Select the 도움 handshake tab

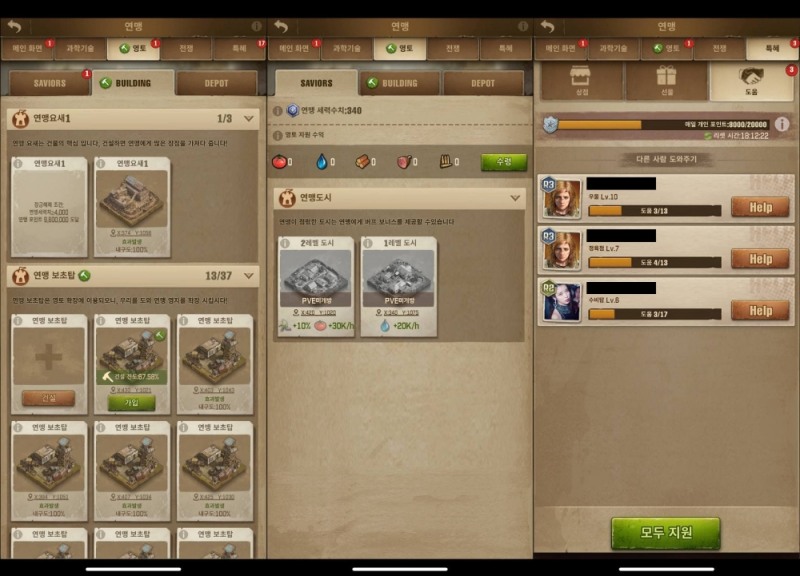(752, 80)
